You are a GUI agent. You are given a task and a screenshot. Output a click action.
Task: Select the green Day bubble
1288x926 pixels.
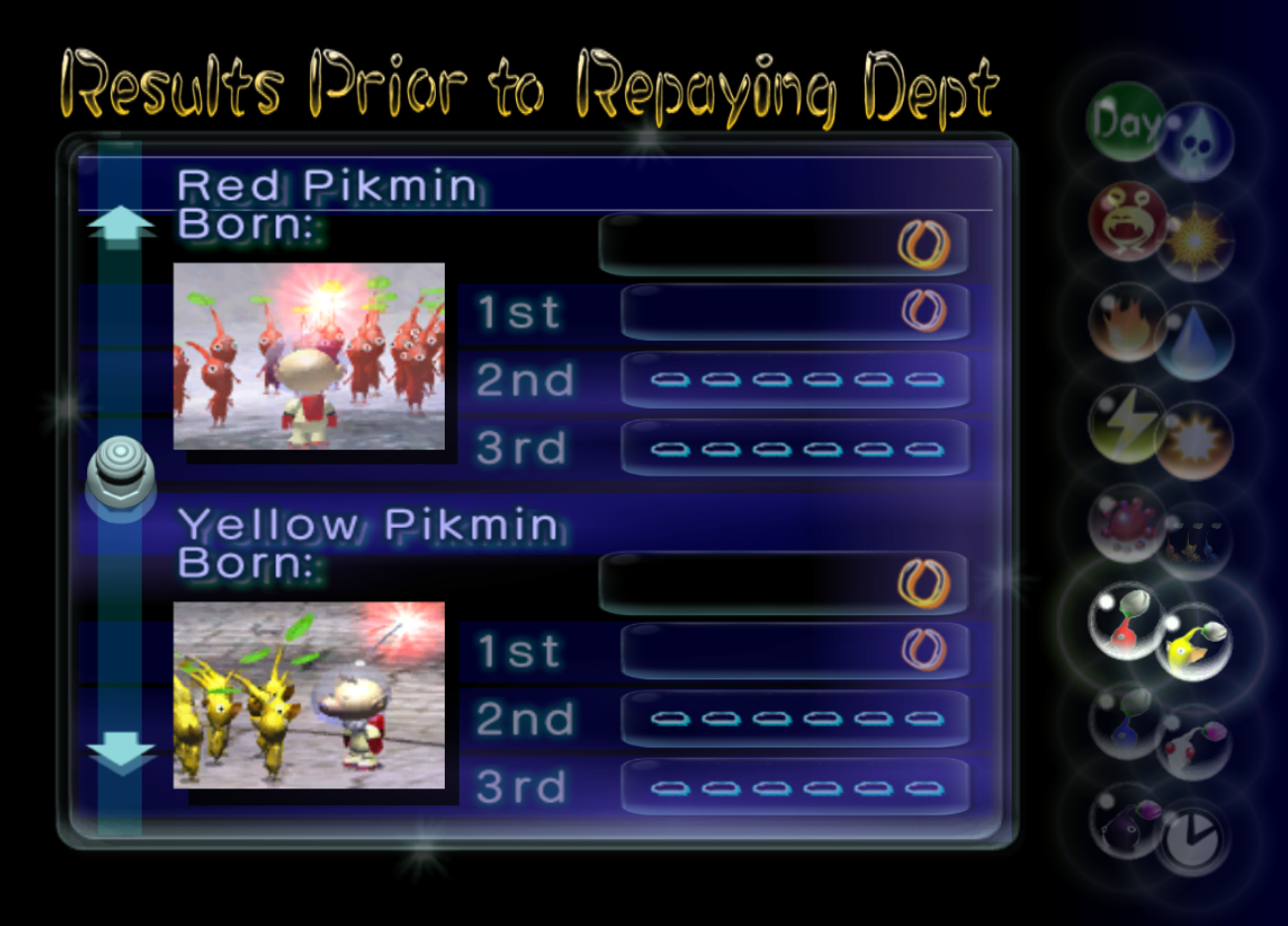click(1125, 121)
